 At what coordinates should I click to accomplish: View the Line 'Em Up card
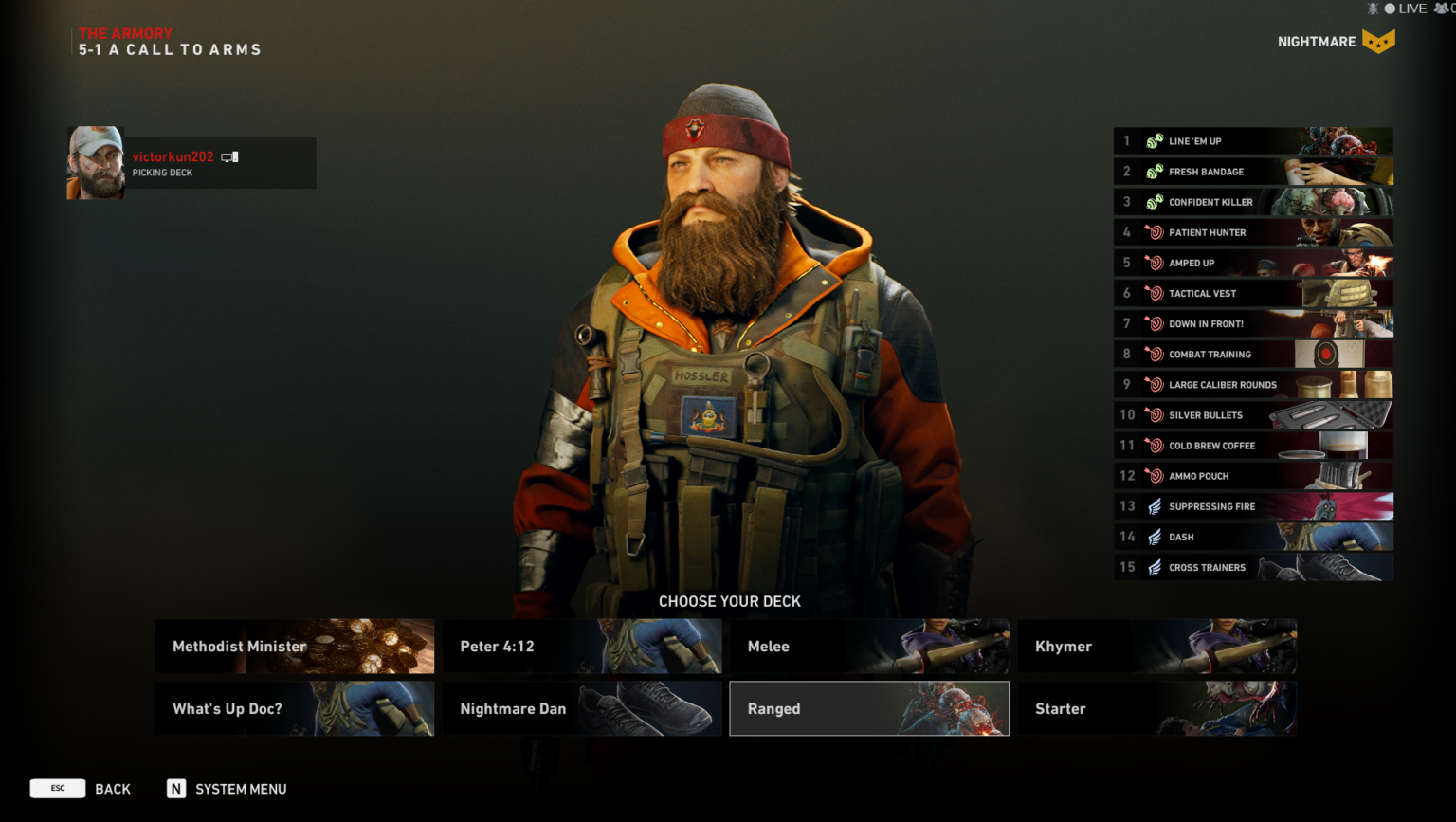pyautogui.click(x=1253, y=141)
